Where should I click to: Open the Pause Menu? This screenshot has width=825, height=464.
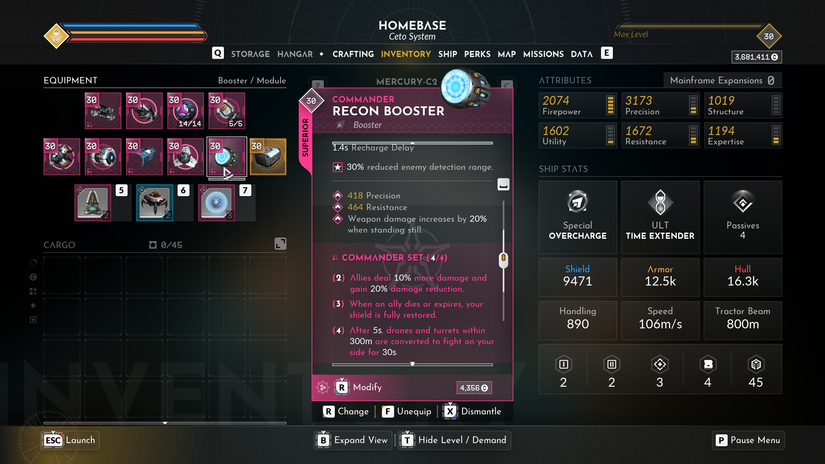pyautogui.click(x=748, y=440)
